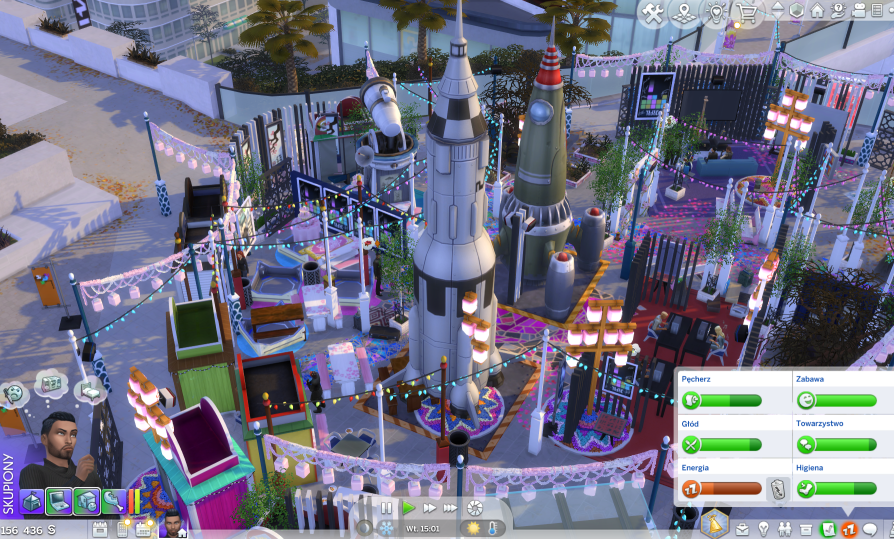Open the career panel briefcase icon
This screenshot has width=894, height=539.
pyautogui.click(x=743, y=528)
